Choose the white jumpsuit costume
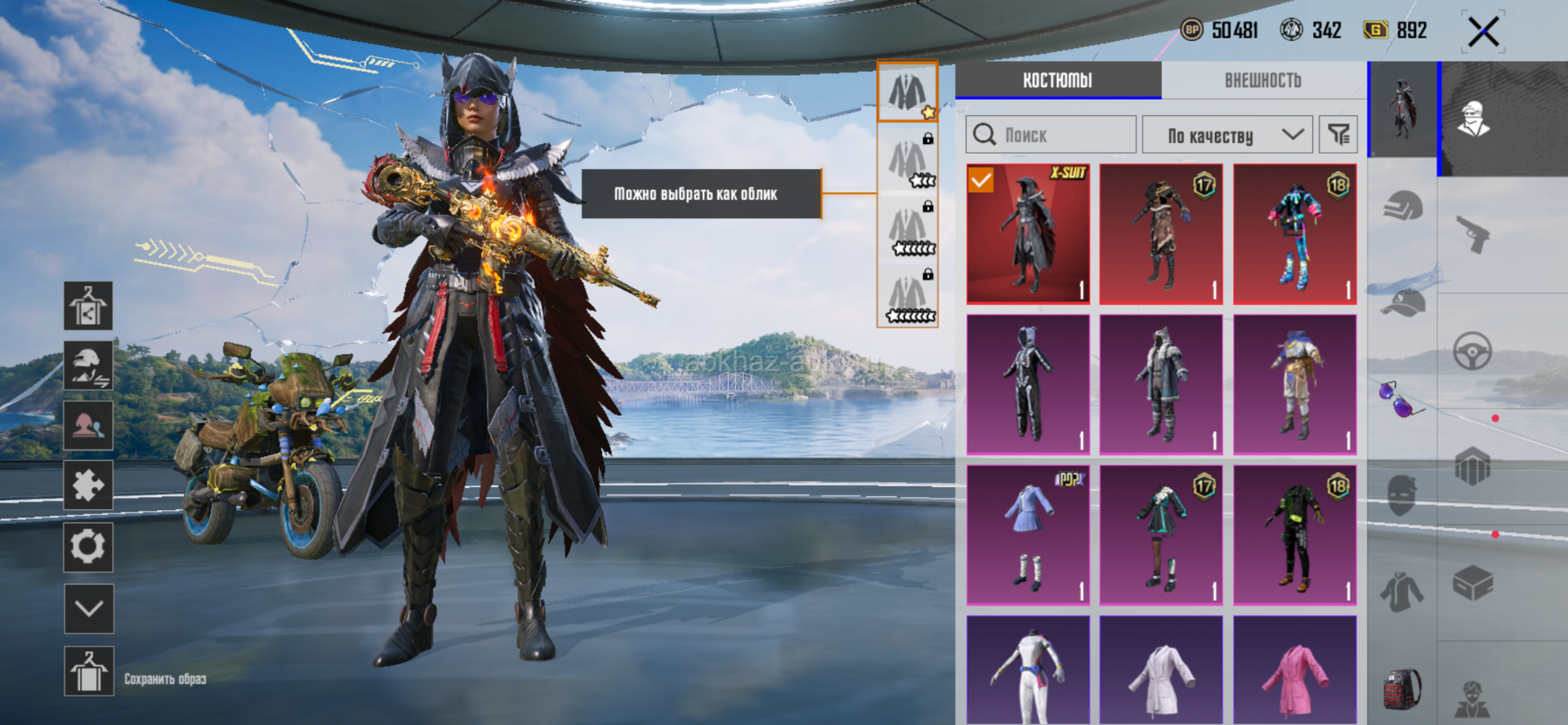The width and height of the screenshot is (1568, 725). tap(1028, 670)
